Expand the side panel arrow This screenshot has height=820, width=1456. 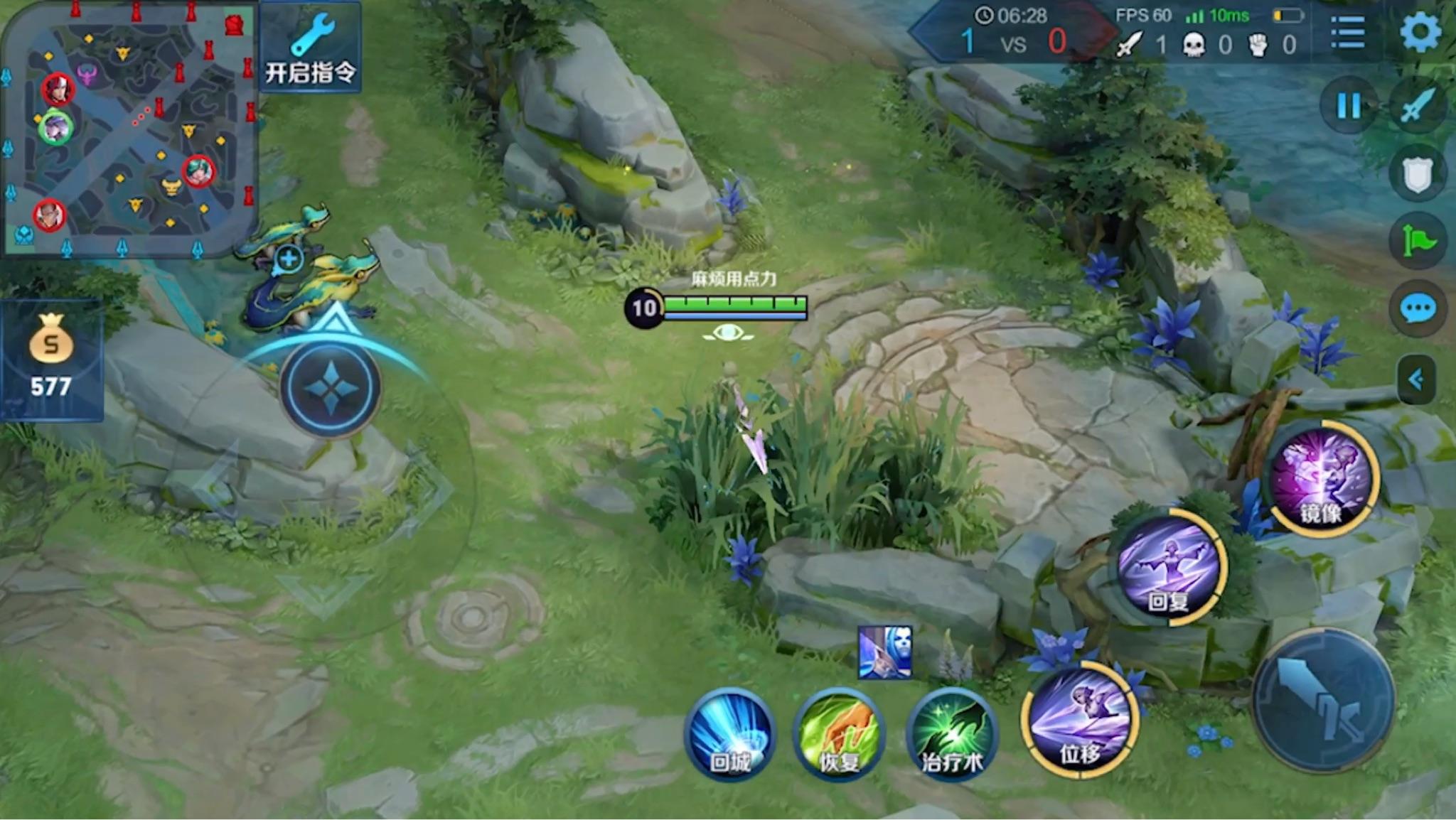point(1415,380)
